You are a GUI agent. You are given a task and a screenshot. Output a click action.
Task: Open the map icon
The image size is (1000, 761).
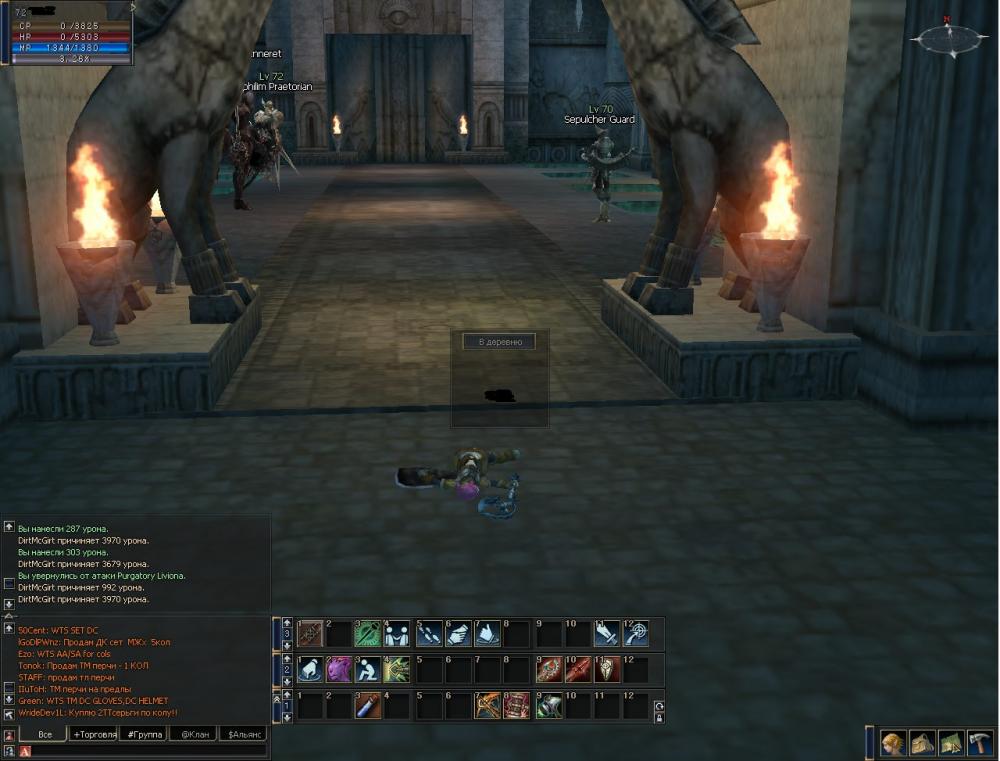[x=950, y=743]
